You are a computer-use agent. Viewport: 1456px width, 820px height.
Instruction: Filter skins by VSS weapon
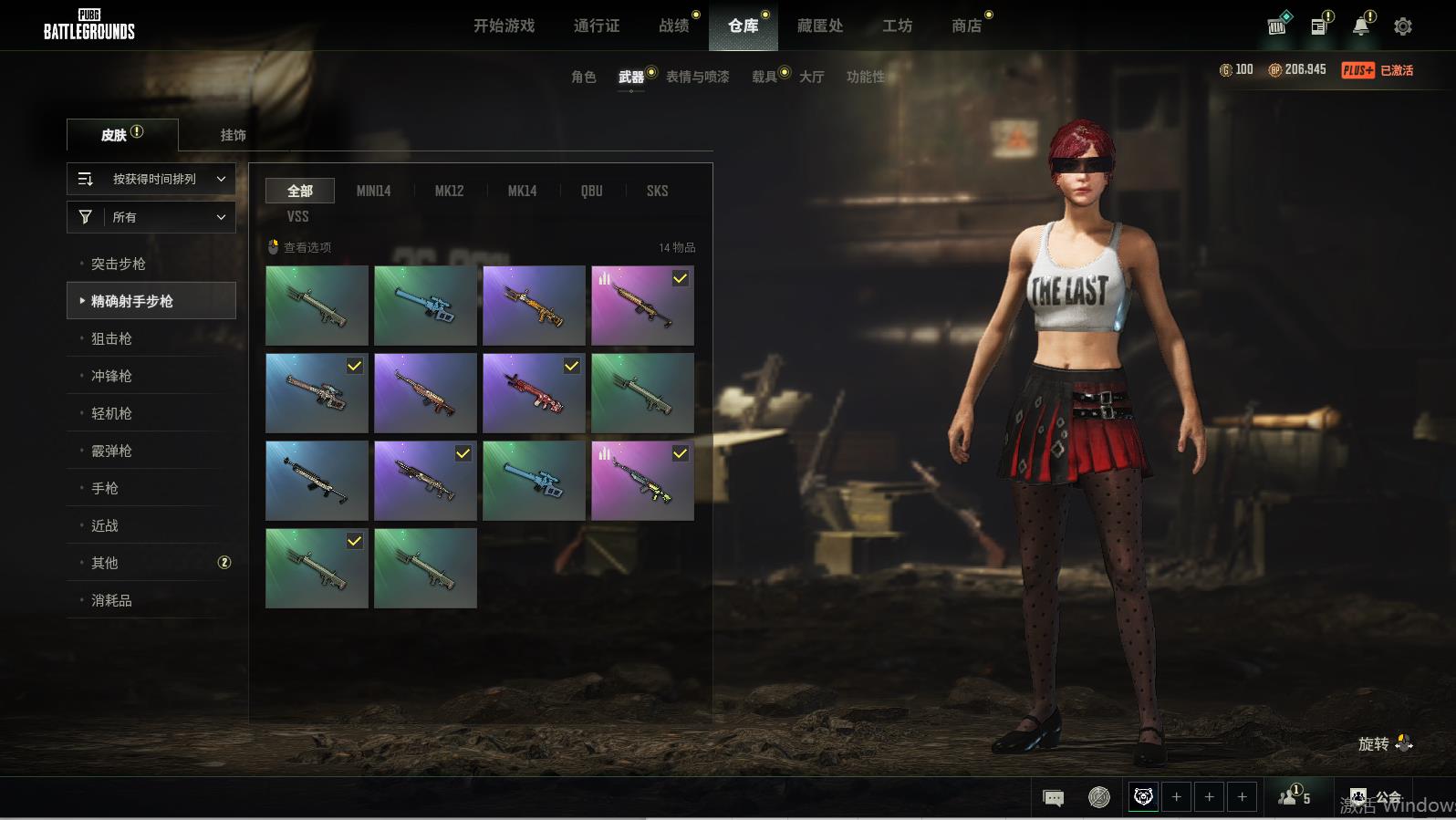point(297,216)
